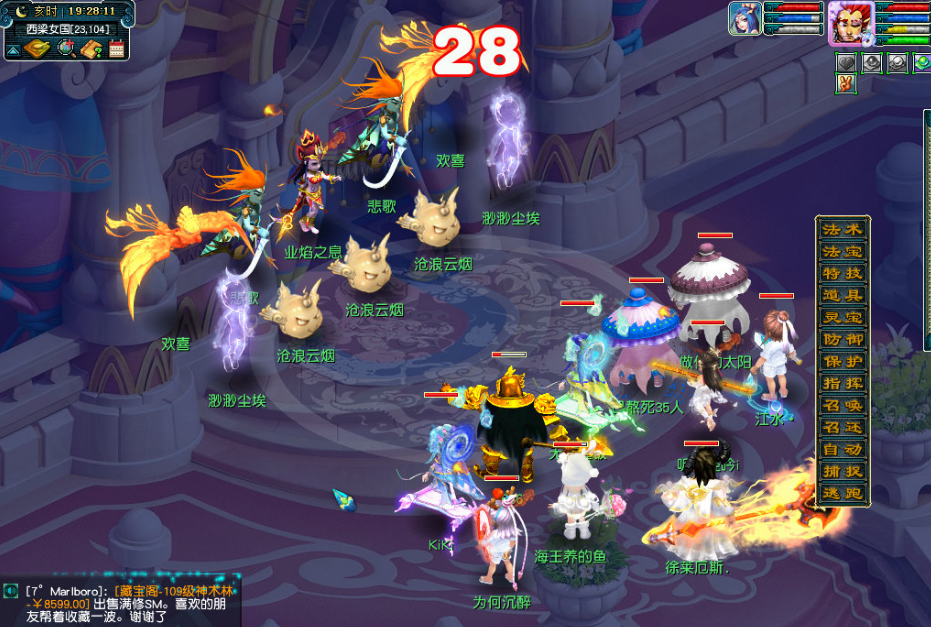The height and width of the screenshot is (627, 931).
Task: Open the 道具 (Items) battle menu
Action: pos(842,295)
